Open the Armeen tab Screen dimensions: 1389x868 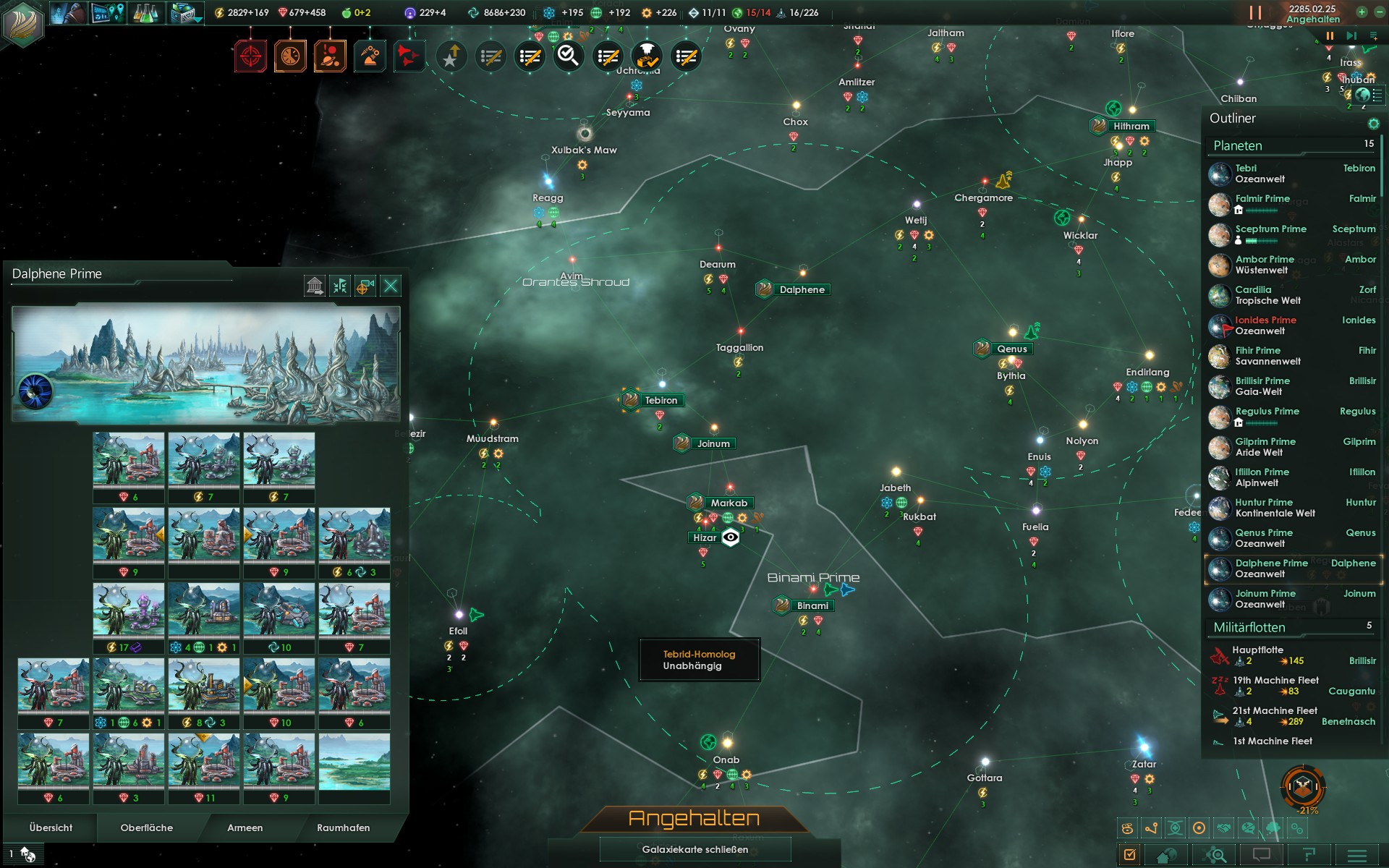tap(245, 827)
